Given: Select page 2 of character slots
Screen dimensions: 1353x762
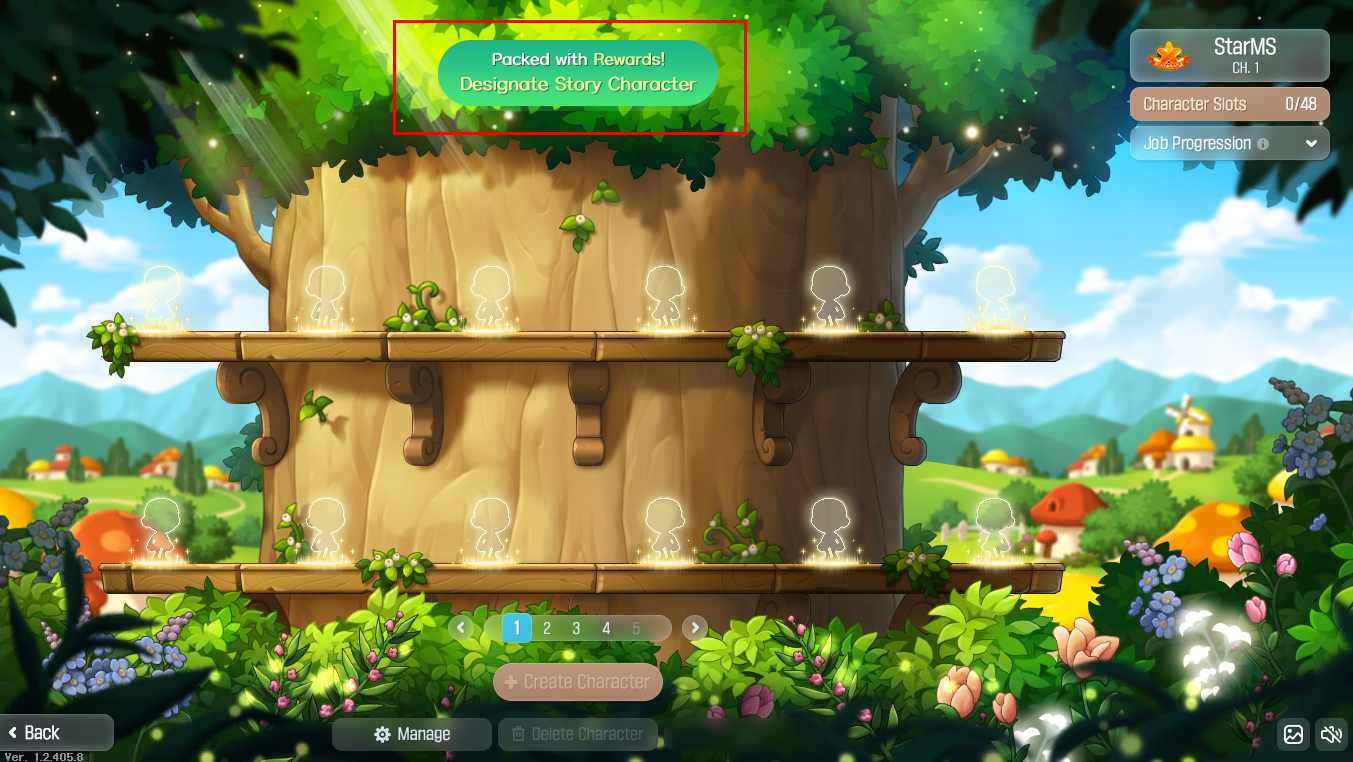Looking at the screenshot, I should [x=546, y=628].
